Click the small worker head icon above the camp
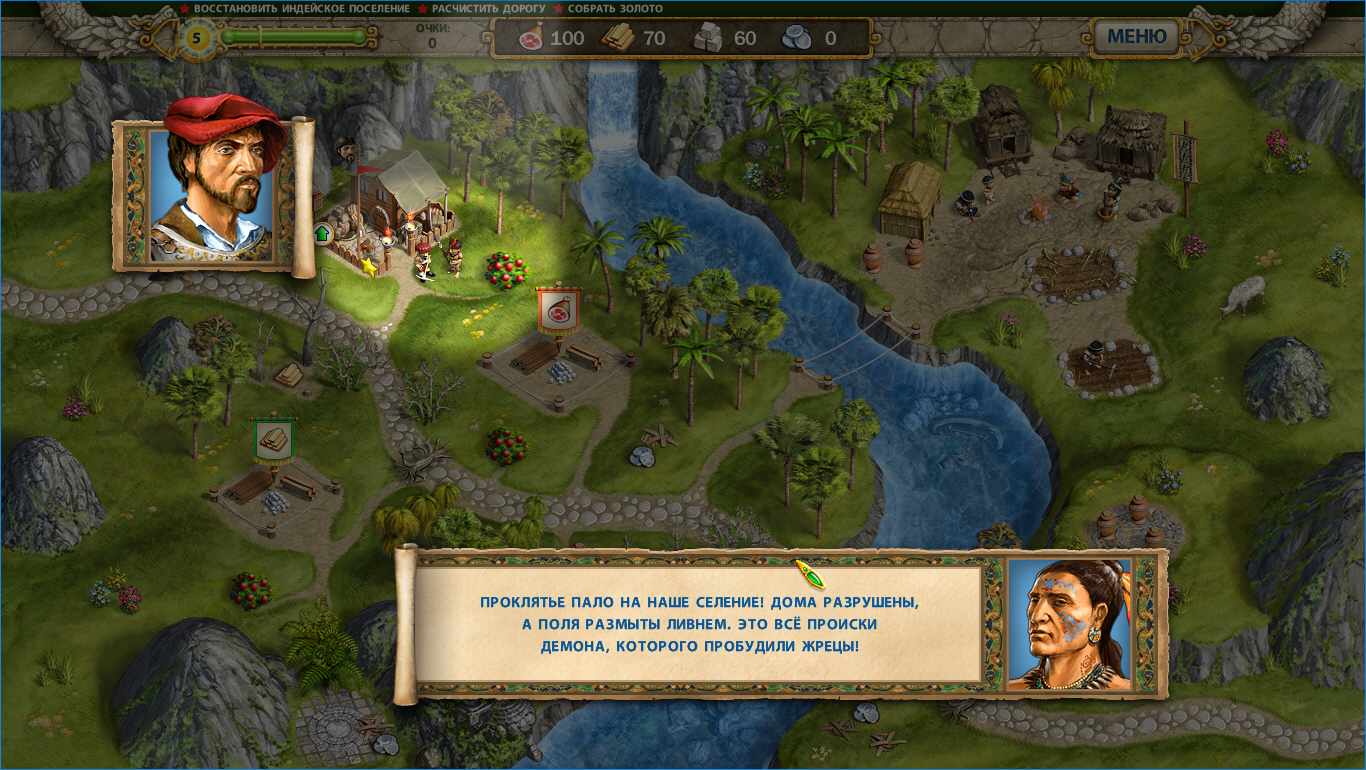Image resolution: width=1366 pixels, height=770 pixels. point(346,151)
